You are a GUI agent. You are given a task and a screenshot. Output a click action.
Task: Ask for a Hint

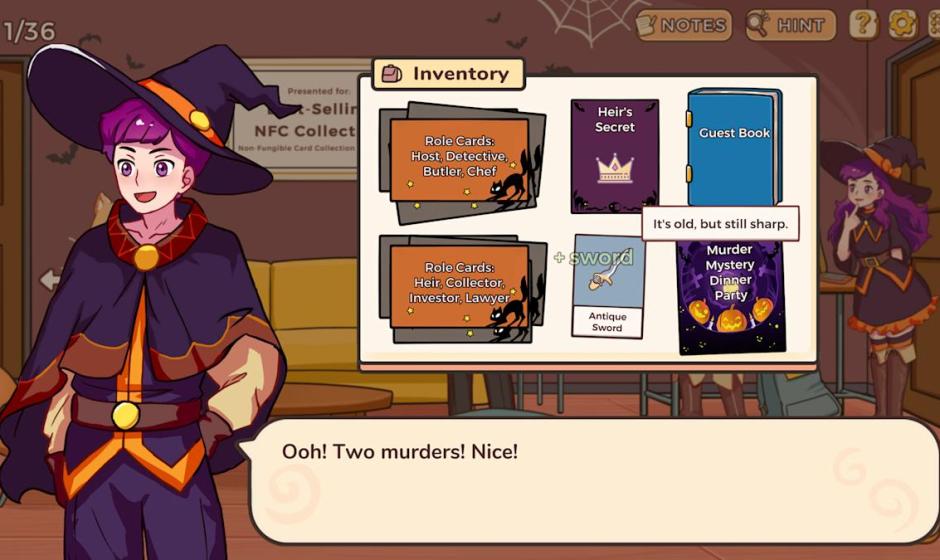789,24
